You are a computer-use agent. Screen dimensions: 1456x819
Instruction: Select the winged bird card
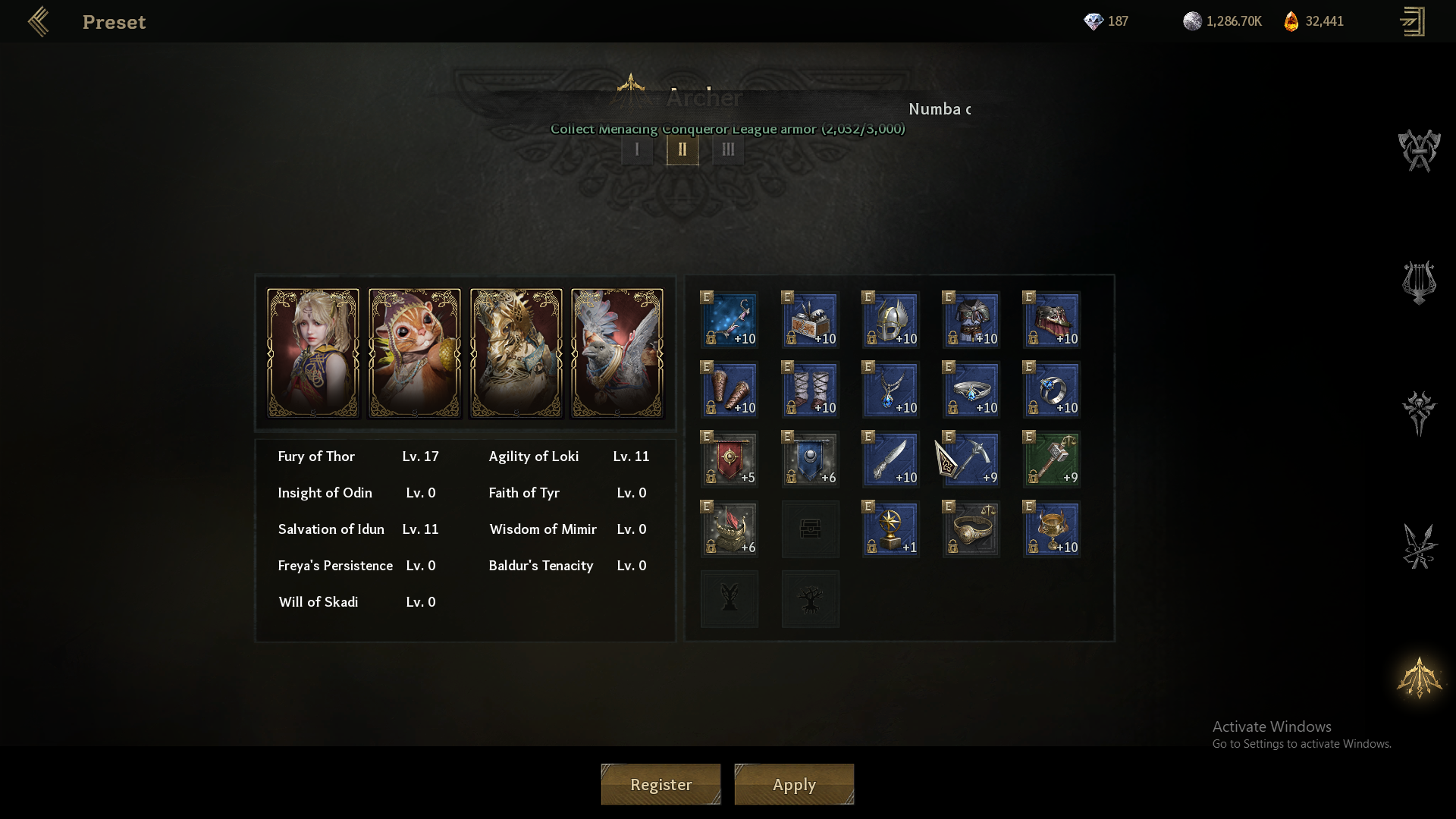pos(617,353)
